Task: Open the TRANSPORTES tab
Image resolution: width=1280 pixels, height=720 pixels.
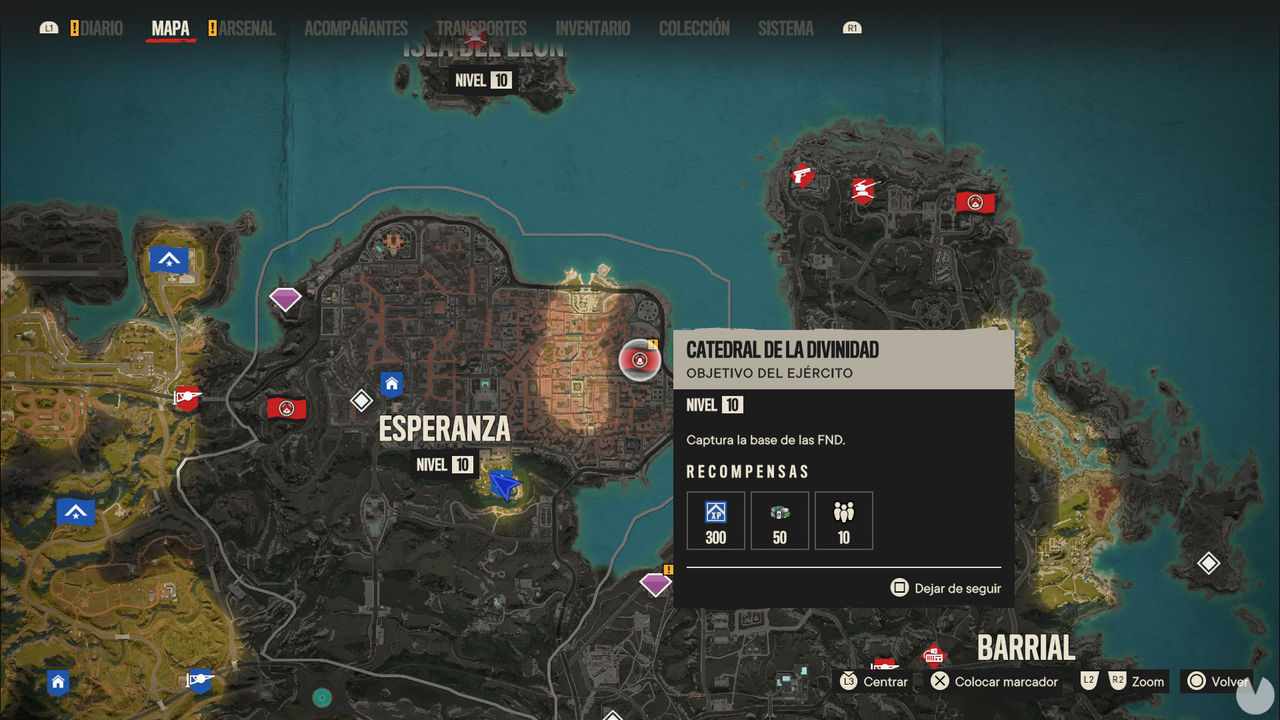Action: [483, 28]
